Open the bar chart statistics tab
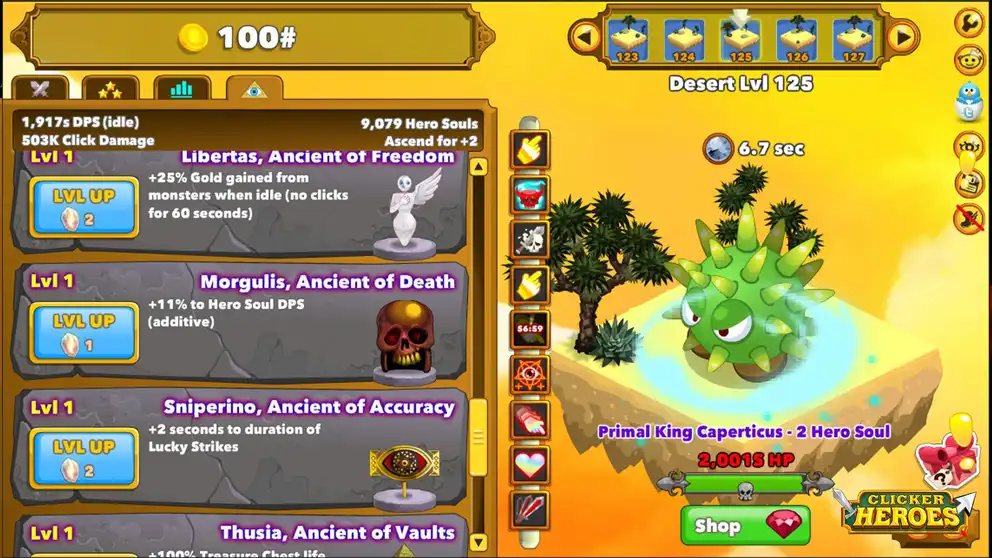This screenshot has height=558, width=992. 181,90
